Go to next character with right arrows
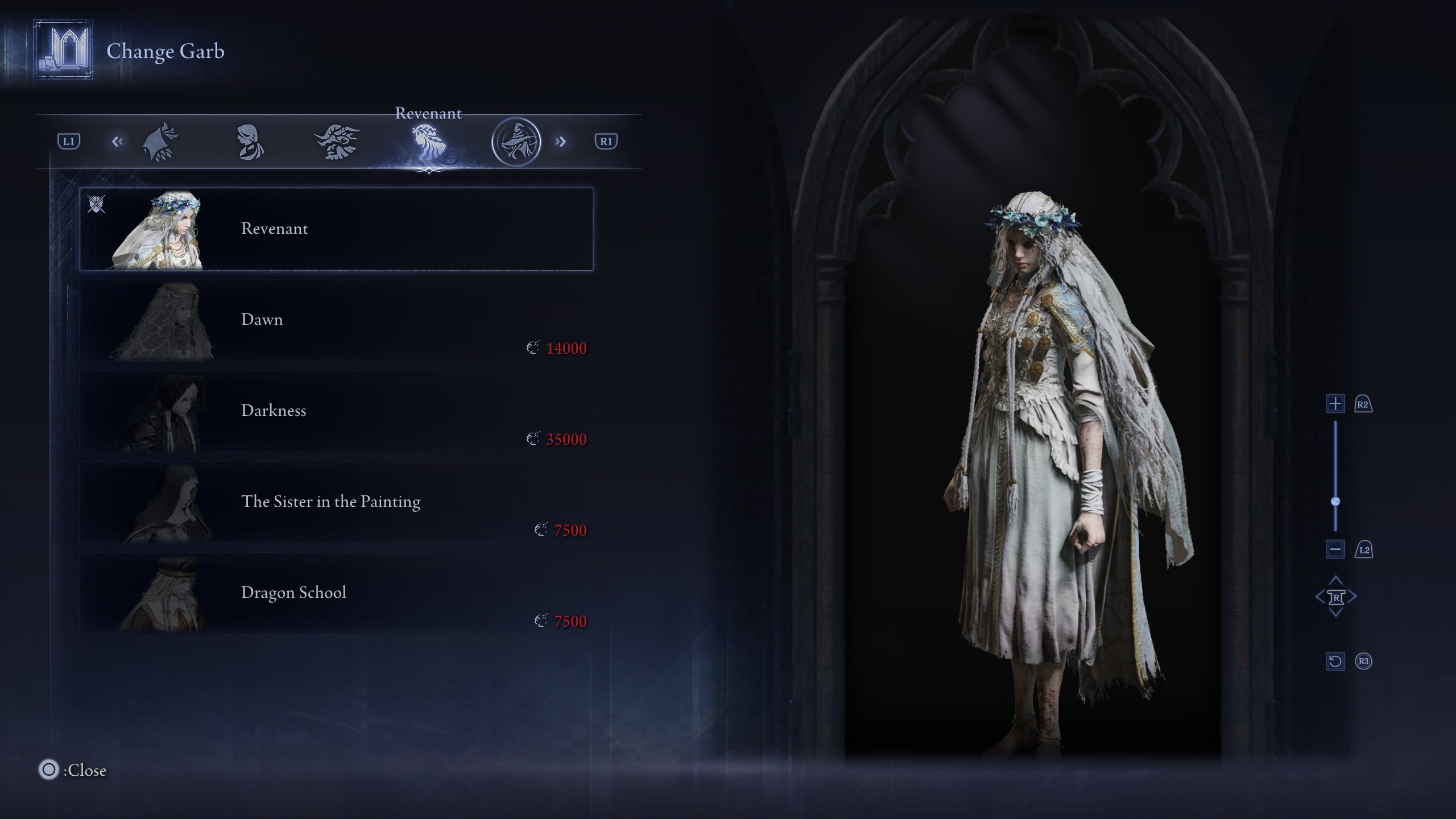The height and width of the screenshot is (819, 1456). coord(561,142)
